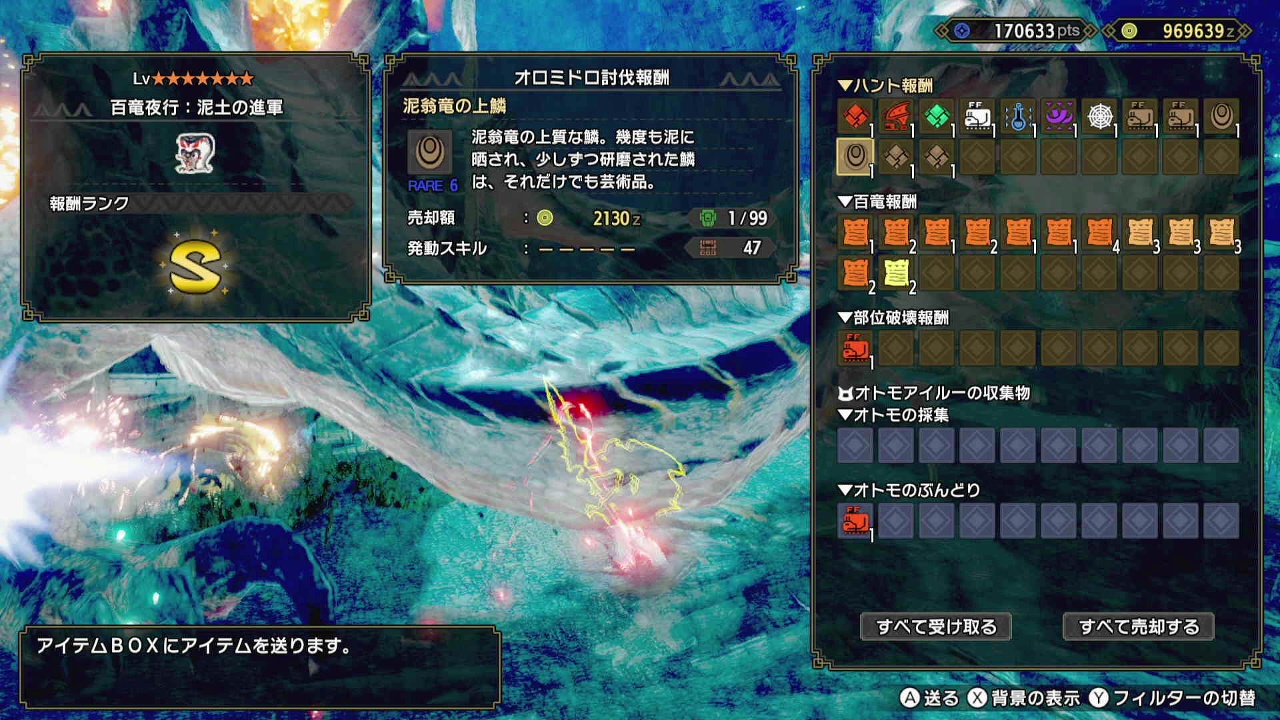Select the red ticket in オトモのぶんどり

click(855, 521)
